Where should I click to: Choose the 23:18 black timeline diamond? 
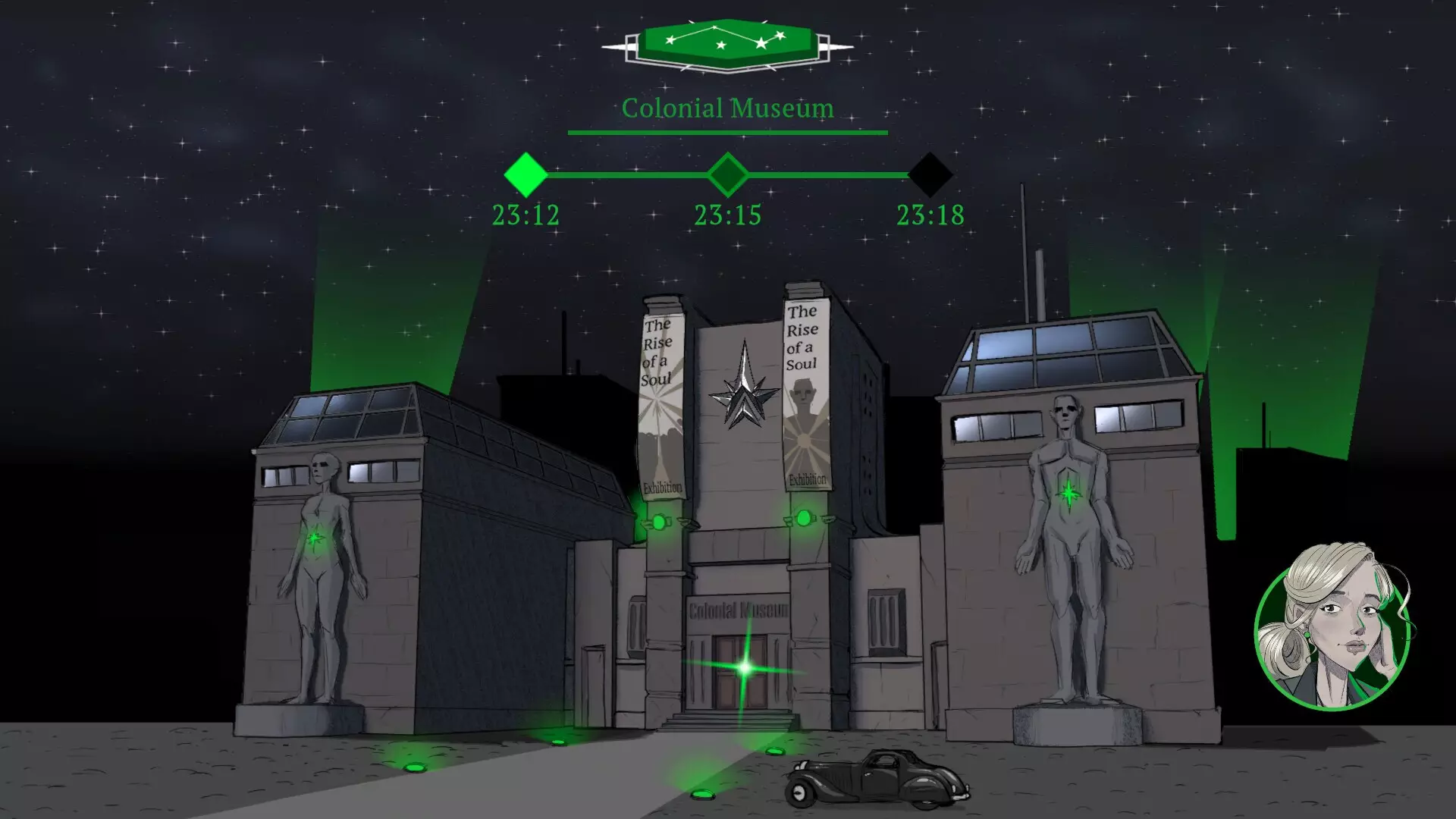930,175
